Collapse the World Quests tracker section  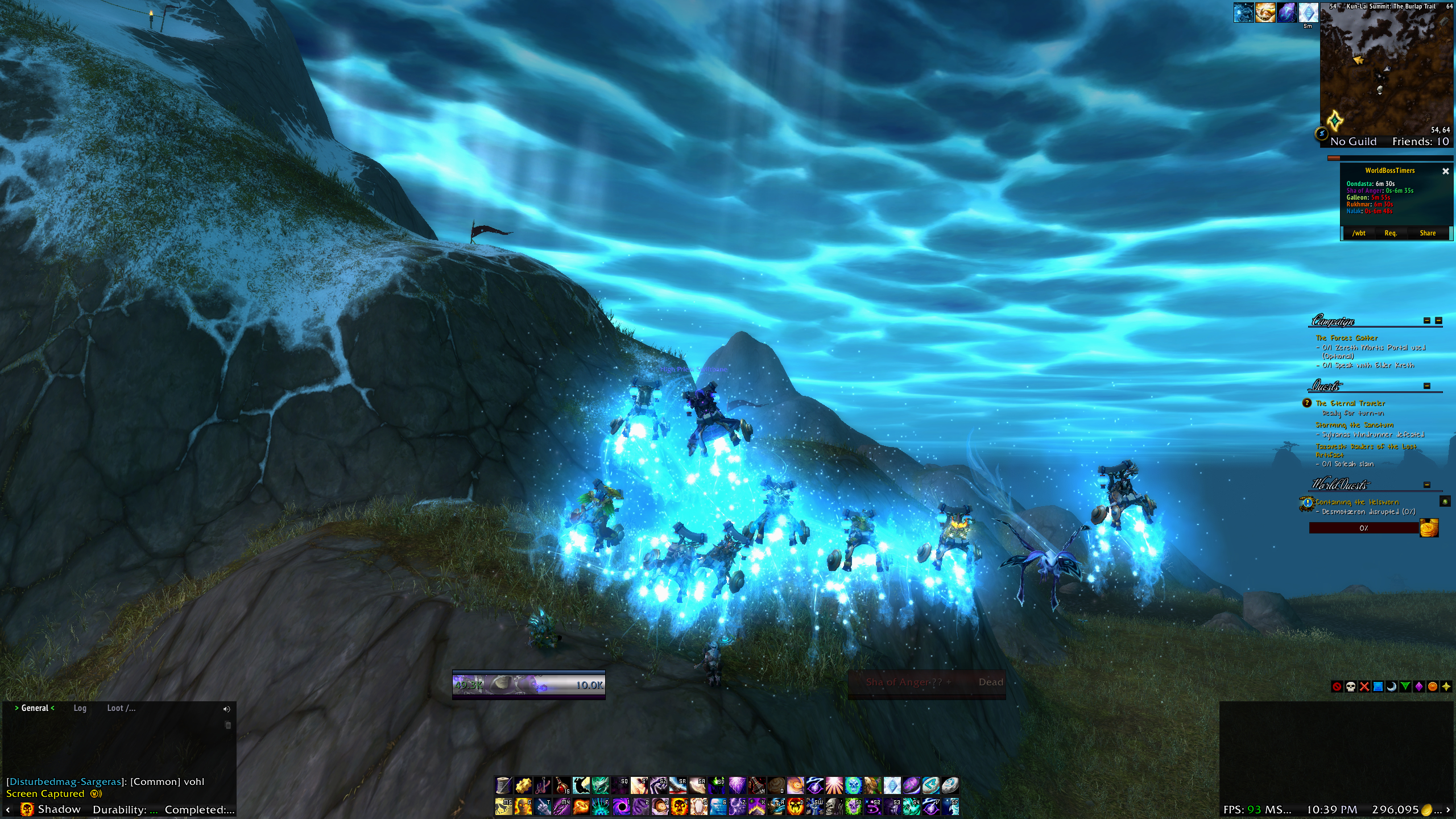(x=1426, y=485)
